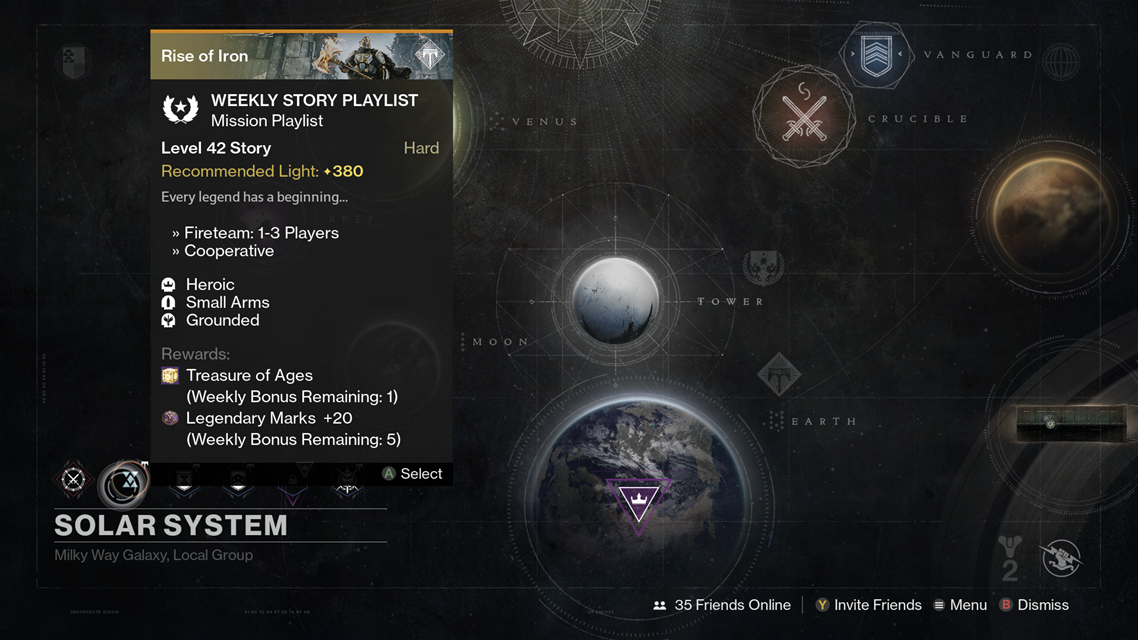The height and width of the screenshot is (640, 1138).
Task: Select the Crucible crossed swords node
Action: click(x=804, y=116)
